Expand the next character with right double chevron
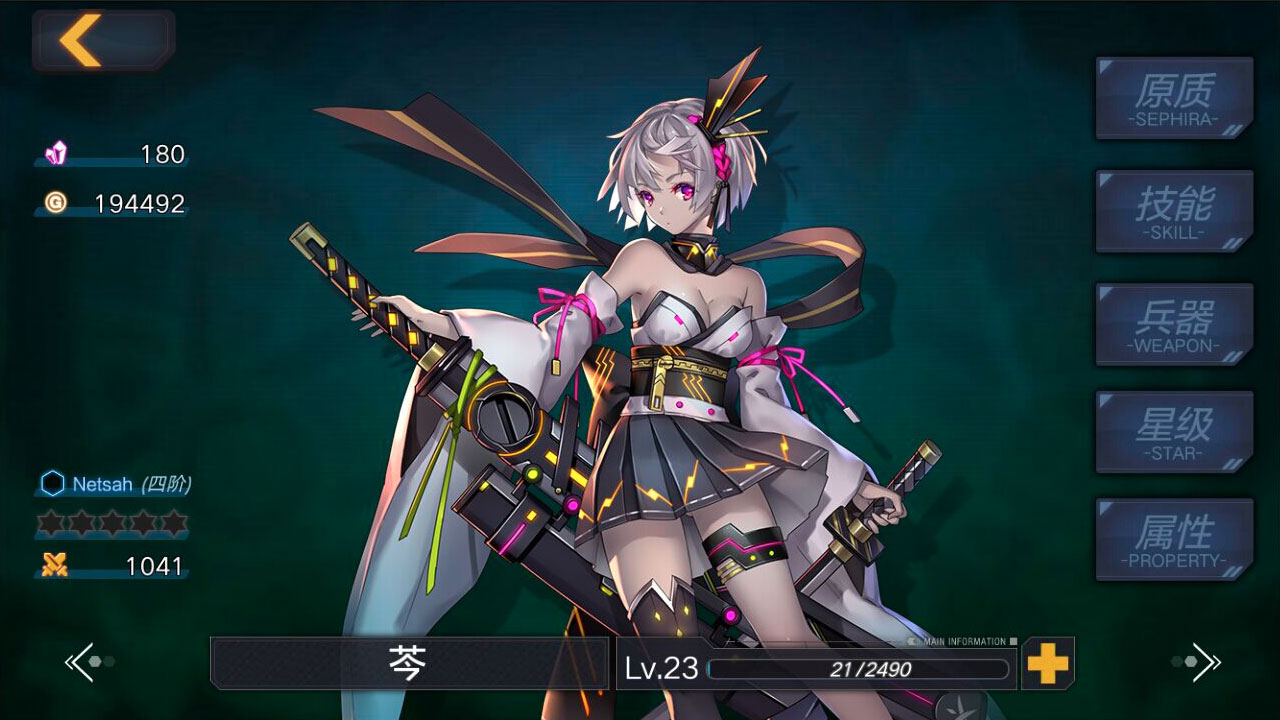 [x=1207, y=662]
